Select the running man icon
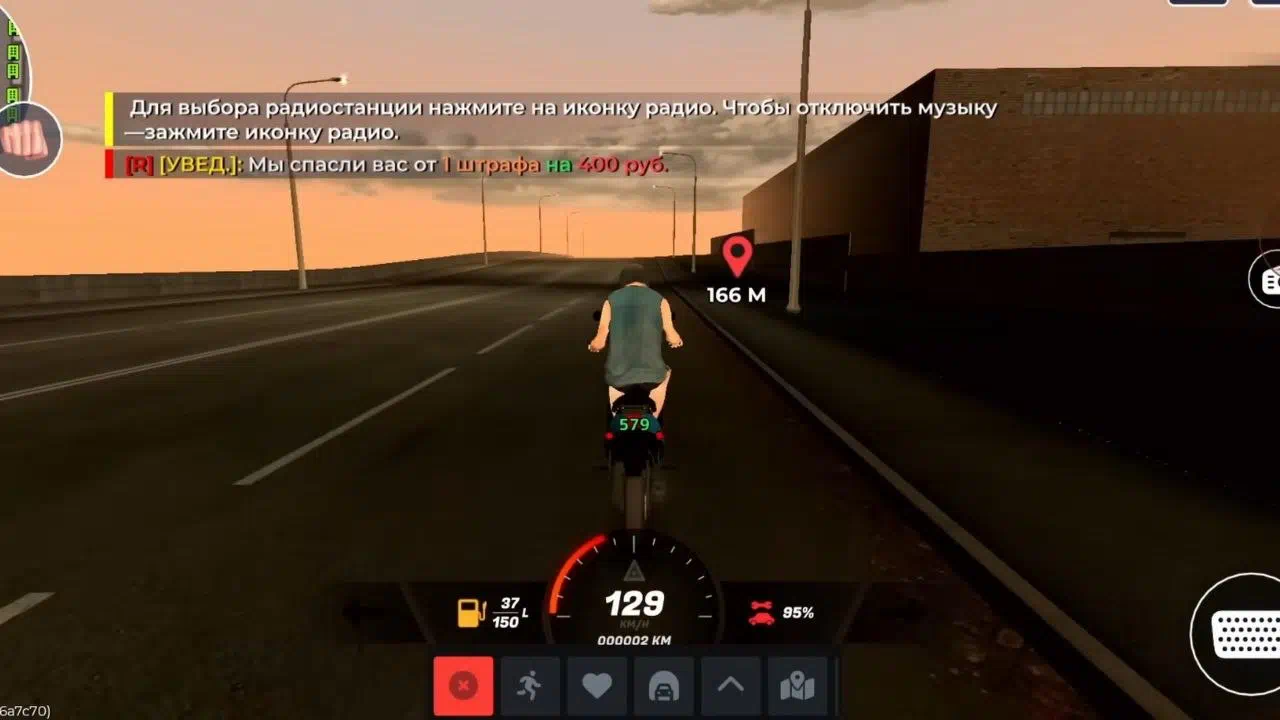Viewport: 1280px width, 720px height. [x=530, y=686]
